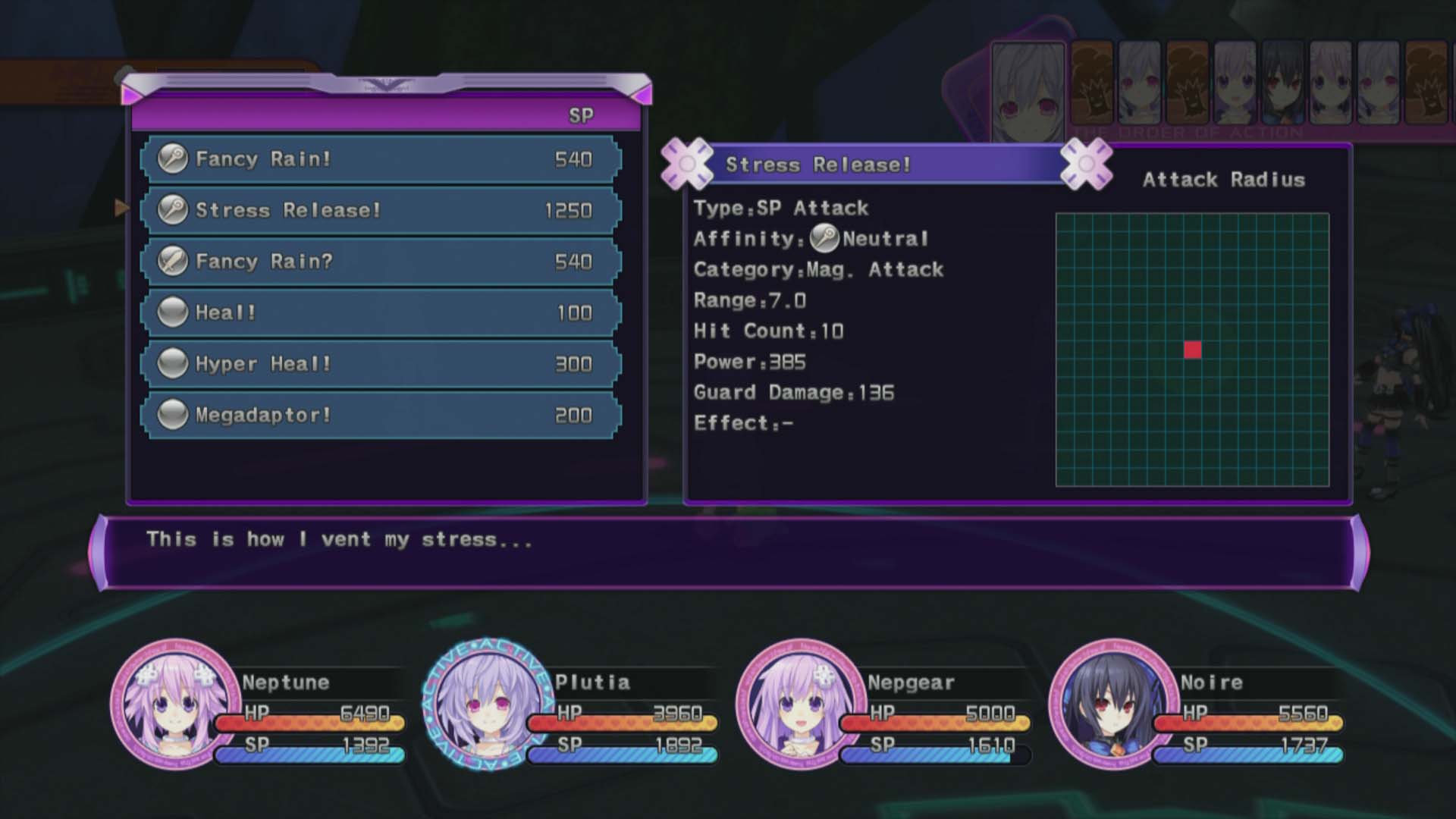Screen dimensions: 1456x819
Task: Select the Hyper Heal! orb icon
Action: (x=174, y=363)
